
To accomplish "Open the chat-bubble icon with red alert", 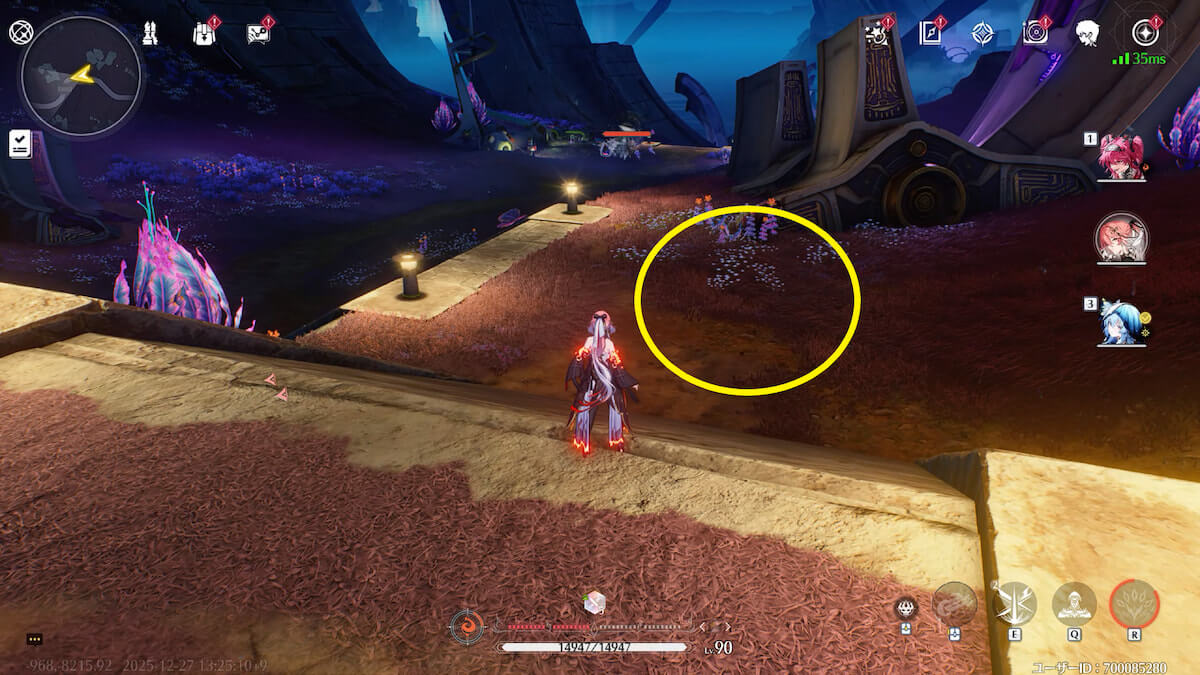I will click(258, 33).
